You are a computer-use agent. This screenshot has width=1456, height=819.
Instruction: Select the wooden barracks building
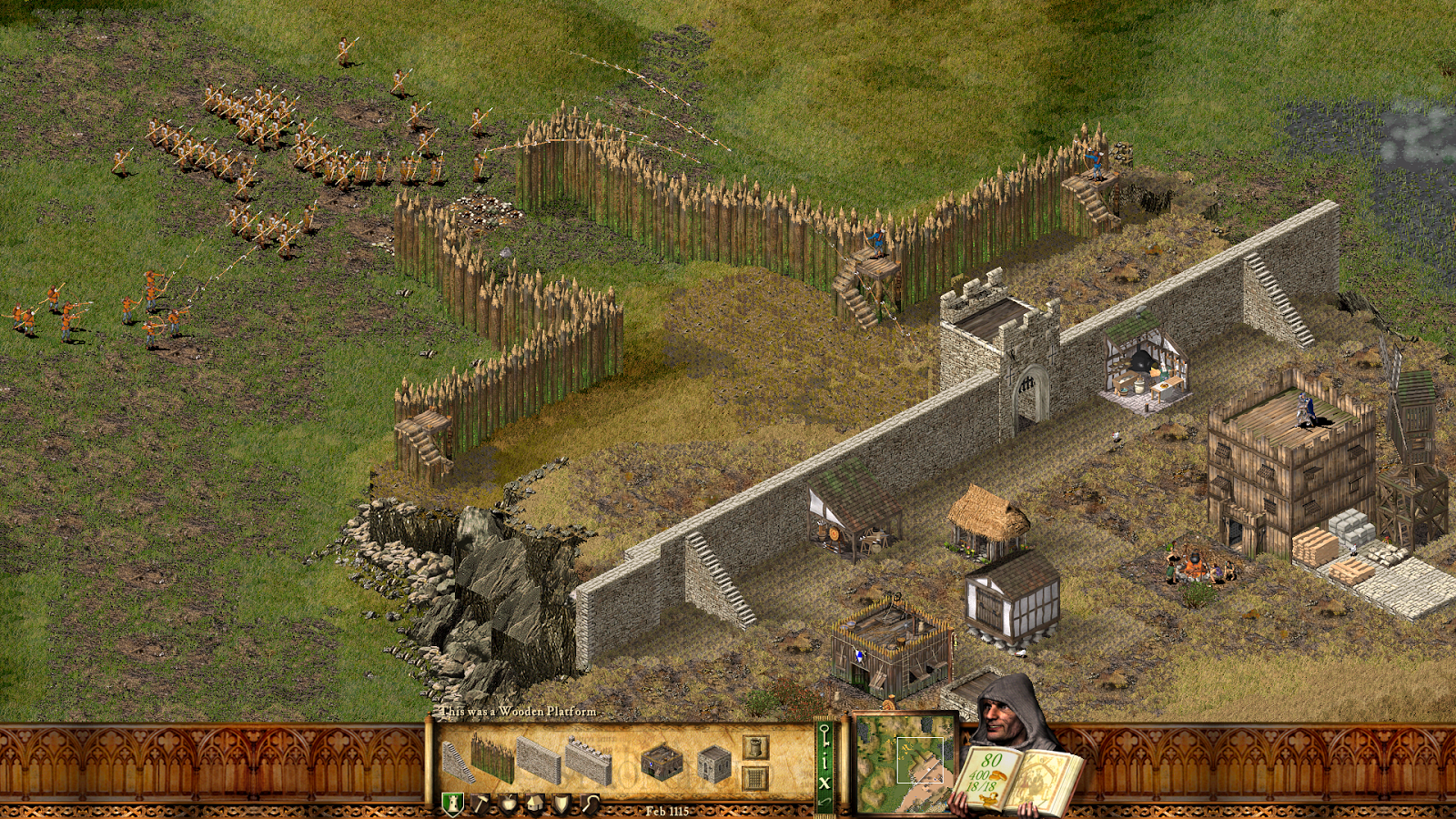coord(662,763)
